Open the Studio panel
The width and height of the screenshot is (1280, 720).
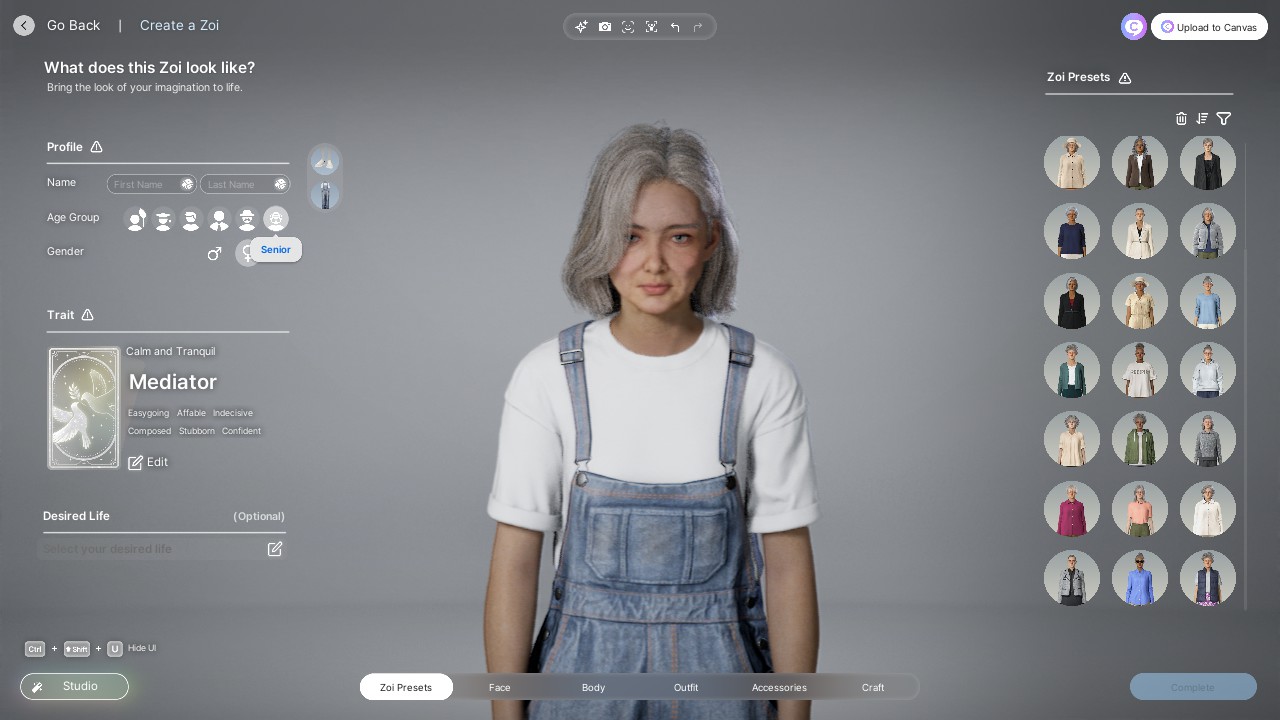(74, 686)
